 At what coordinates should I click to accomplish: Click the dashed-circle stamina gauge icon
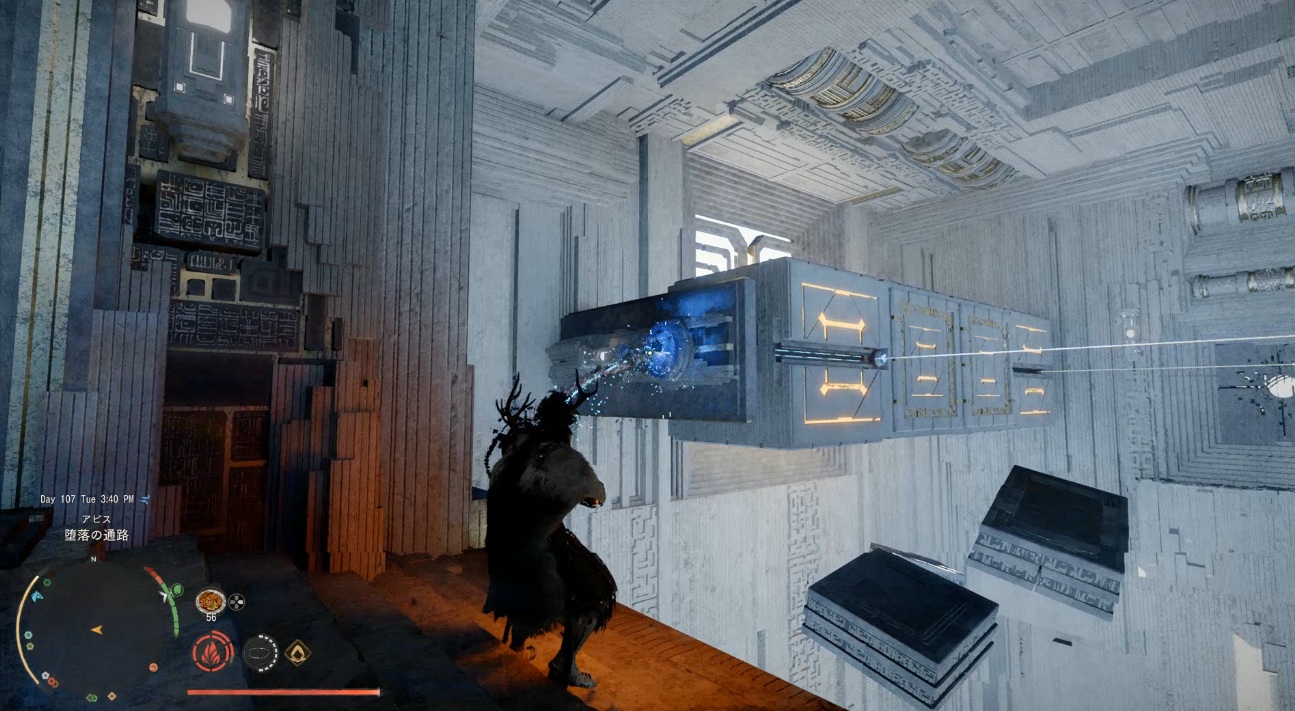tap(260, 652)
